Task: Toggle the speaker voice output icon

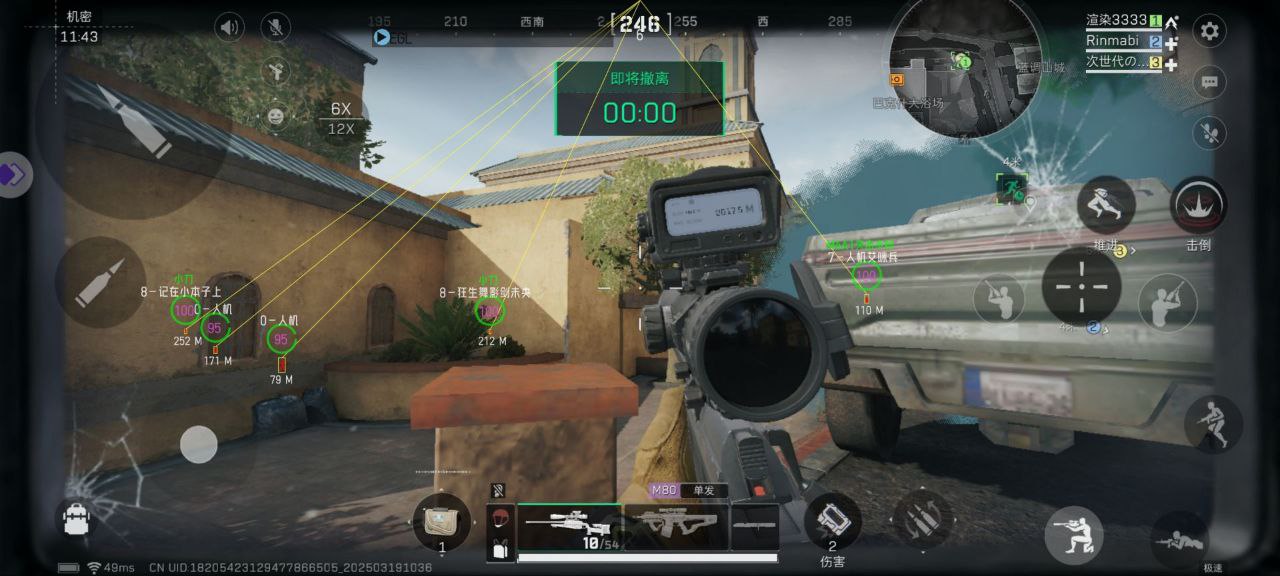Action: click(229, 27)
